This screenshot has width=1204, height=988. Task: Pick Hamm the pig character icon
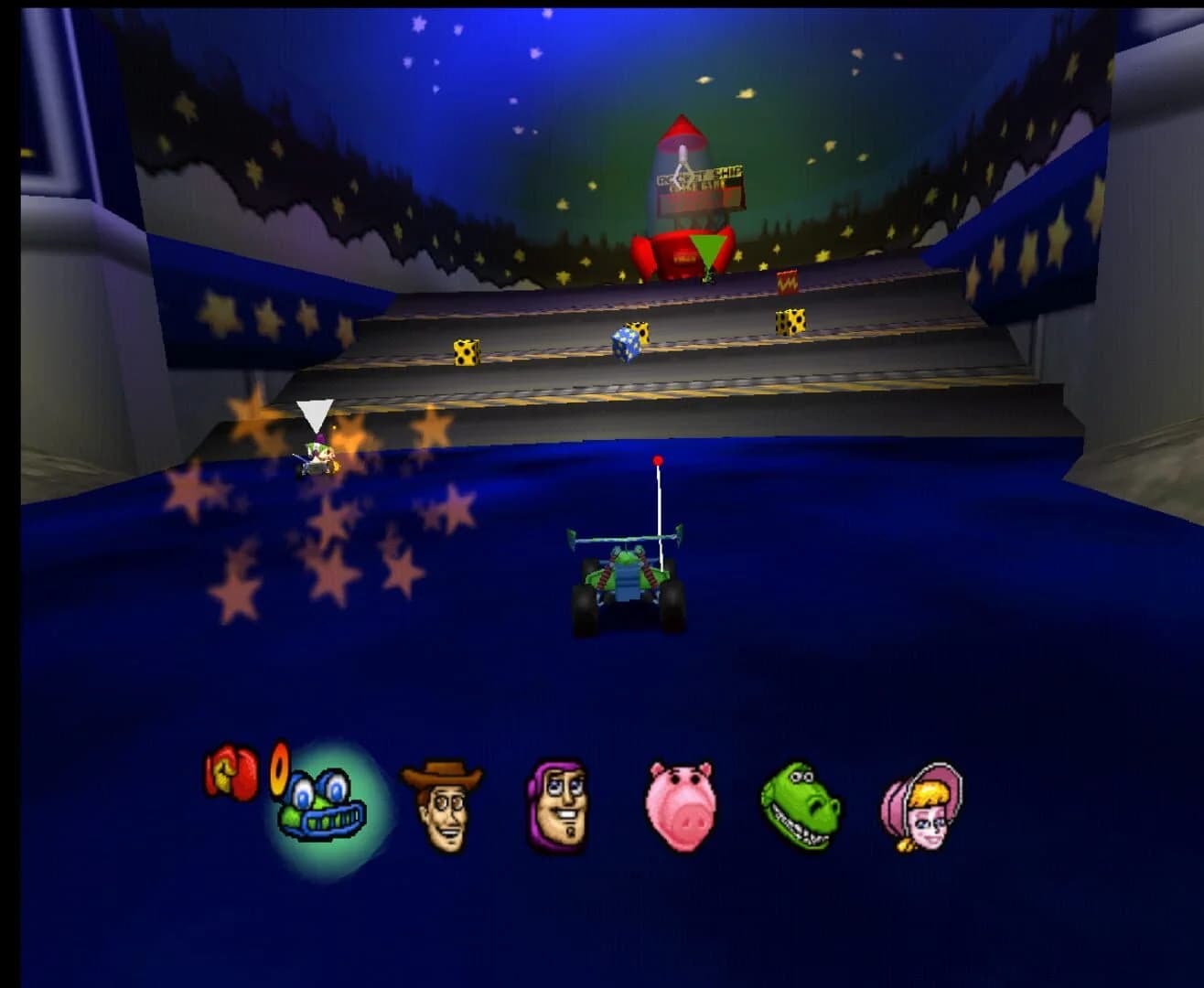coord(679,805)
